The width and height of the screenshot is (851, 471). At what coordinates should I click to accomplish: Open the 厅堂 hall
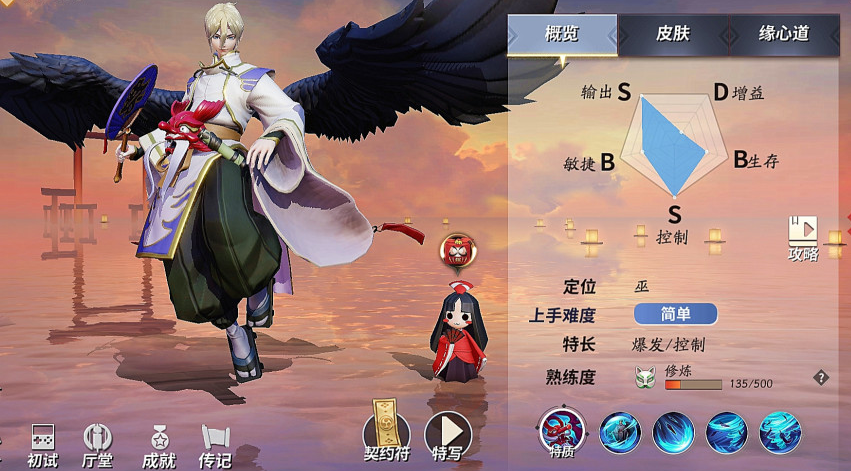(98, 444)
